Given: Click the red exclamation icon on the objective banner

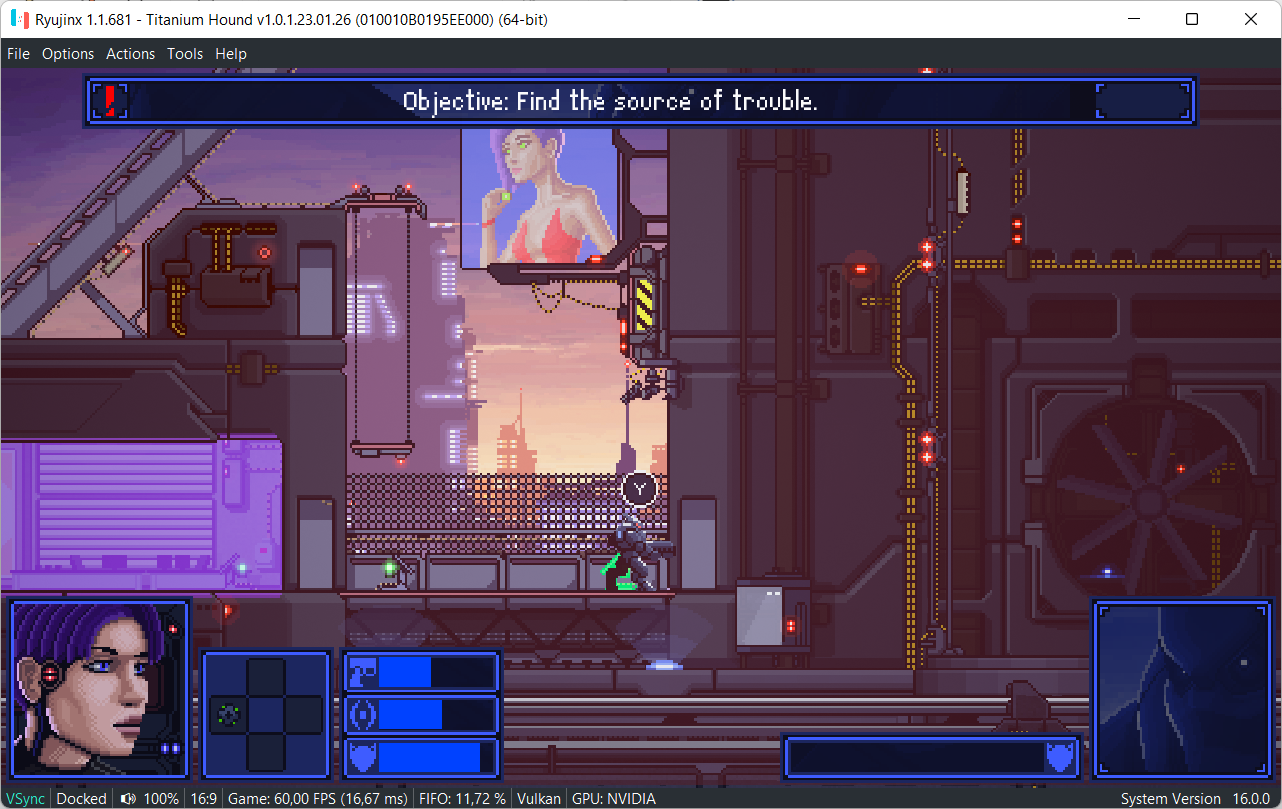Looking at the screenshot, I should (x=109, y=100).
